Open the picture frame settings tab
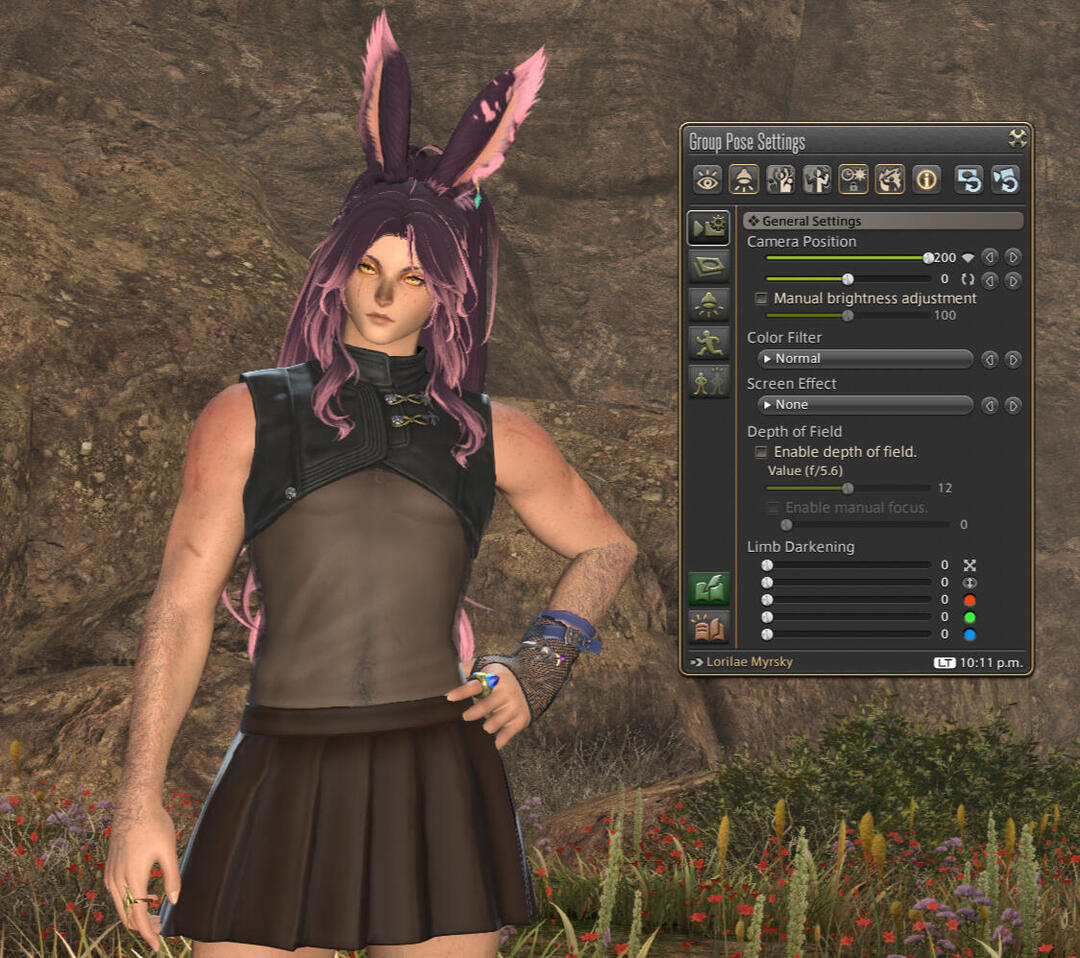Screen dimensions: 1080x958 [708, 266]
